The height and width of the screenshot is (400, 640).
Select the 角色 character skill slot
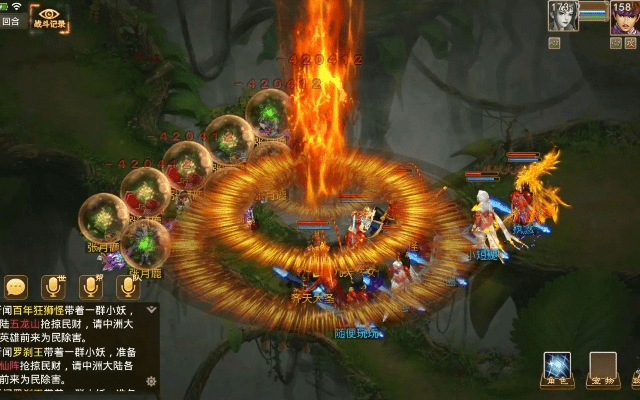(x=557, y=368)
